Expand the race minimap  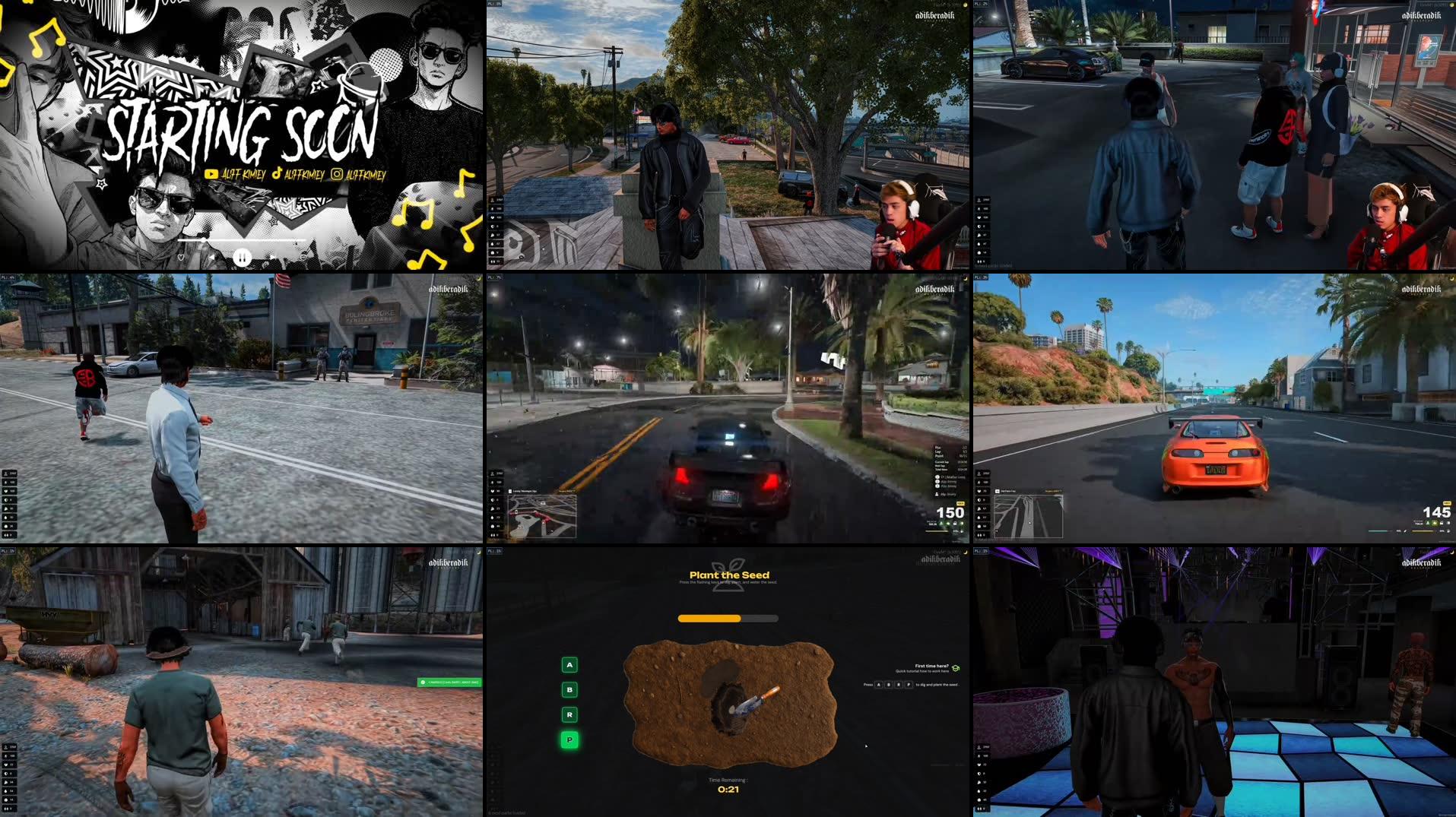541,515
